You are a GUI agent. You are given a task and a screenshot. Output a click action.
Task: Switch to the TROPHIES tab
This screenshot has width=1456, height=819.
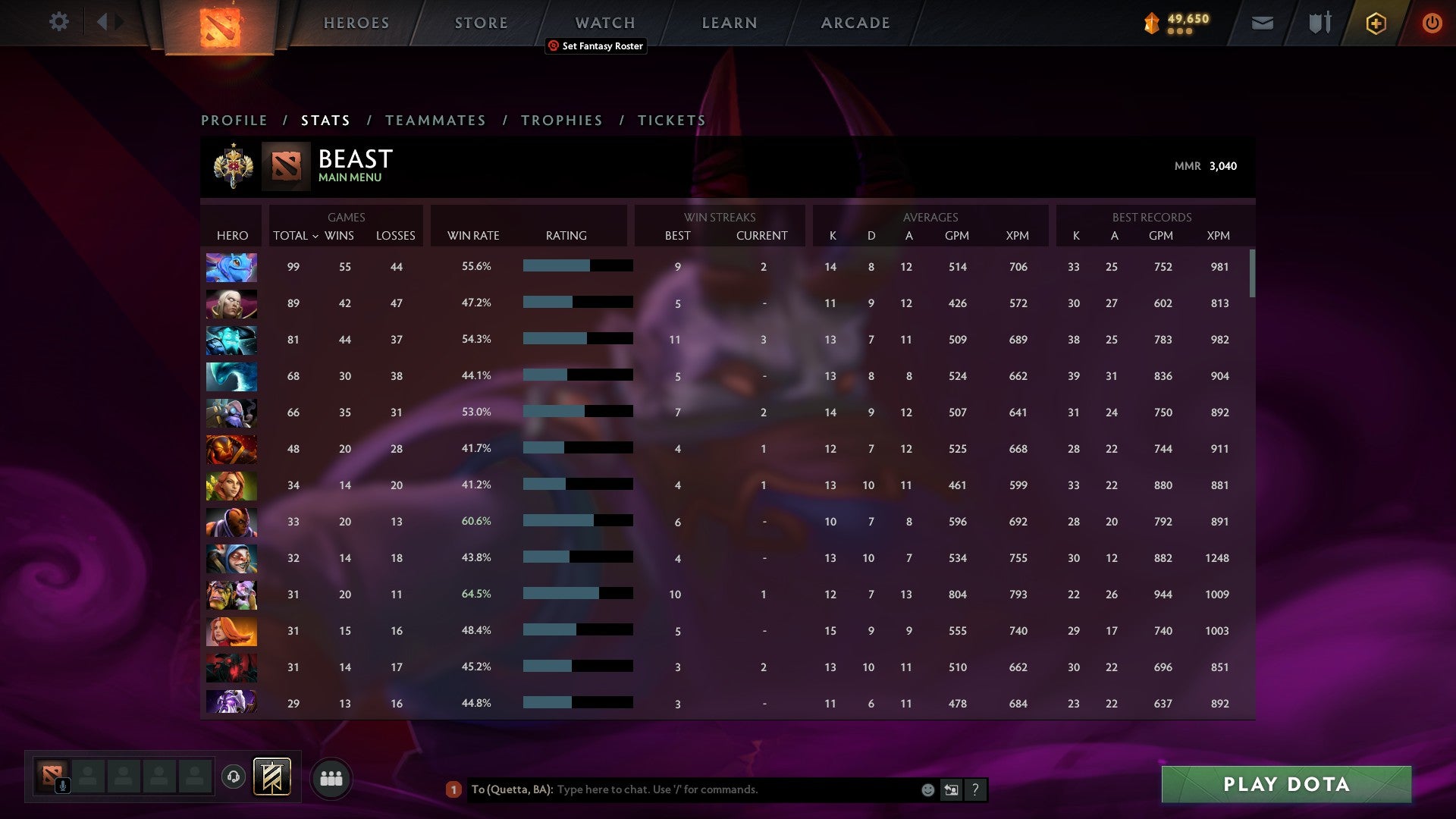[561, 120]
